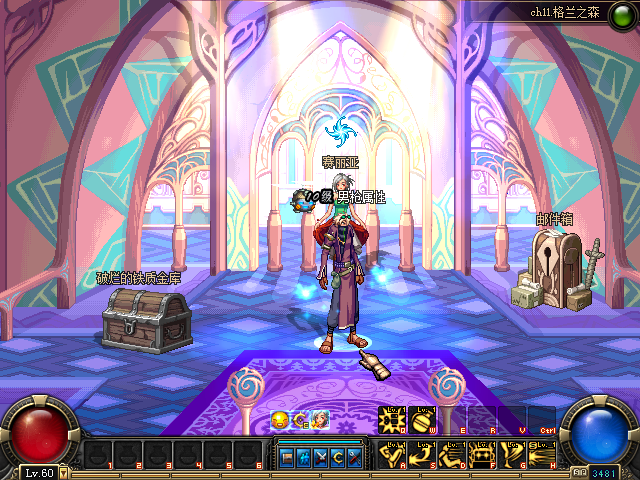Image resolution: width=640 pixels, height=480 pixels.
Task: Open the gold C coin icon
Action: click(299, 420)
